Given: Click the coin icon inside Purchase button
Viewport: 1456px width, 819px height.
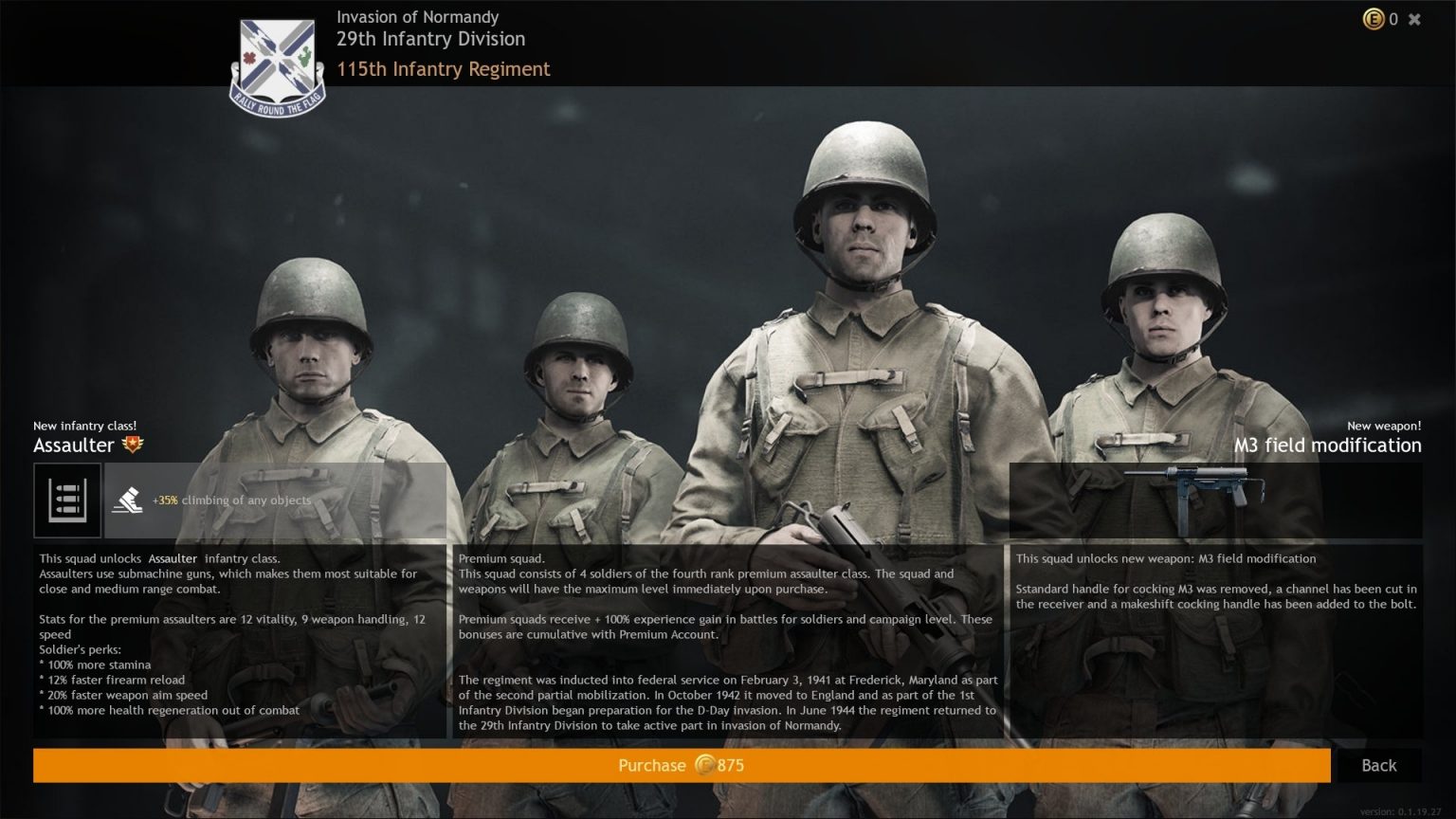Looking at the screenshot, I should coord(704,765).
